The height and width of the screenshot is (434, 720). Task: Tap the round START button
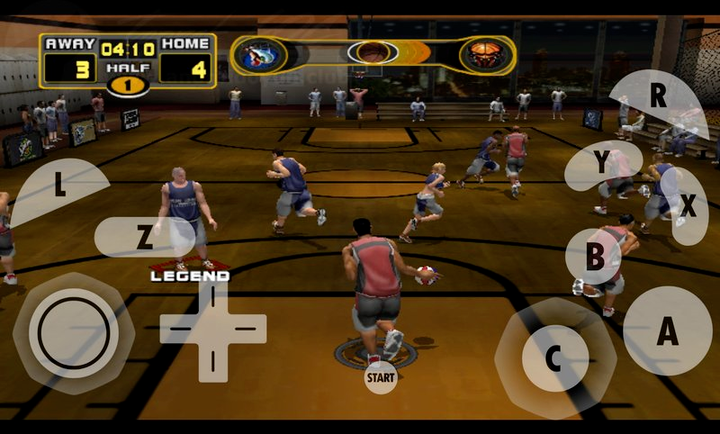[380, 378]
